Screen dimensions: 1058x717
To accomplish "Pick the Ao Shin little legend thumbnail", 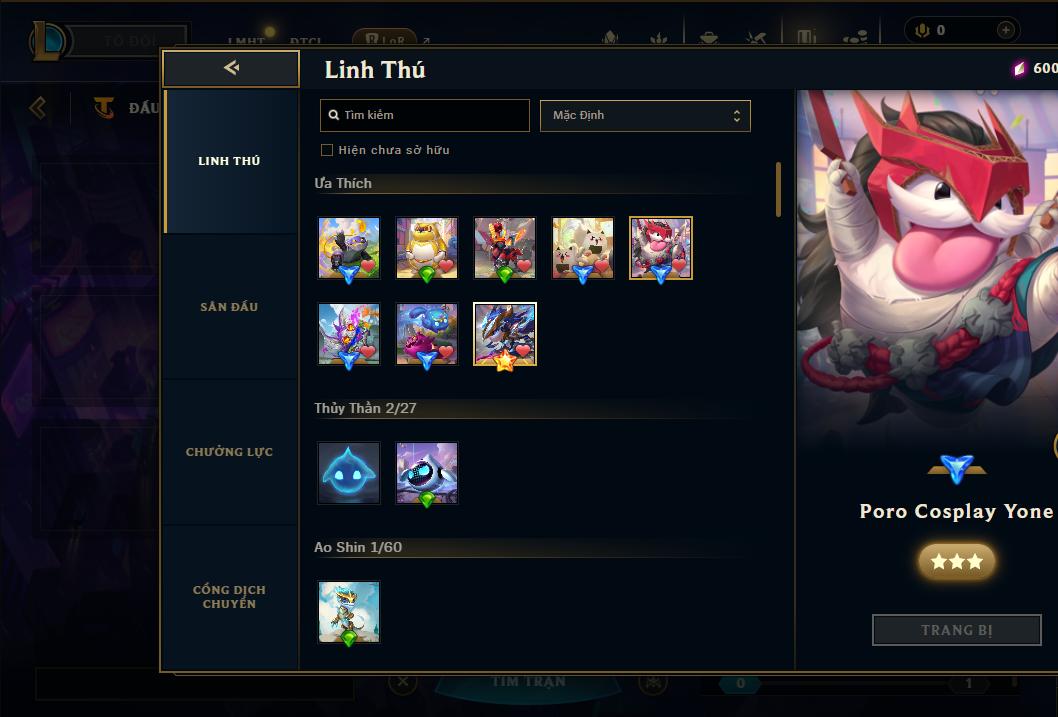I will [349, 612].
